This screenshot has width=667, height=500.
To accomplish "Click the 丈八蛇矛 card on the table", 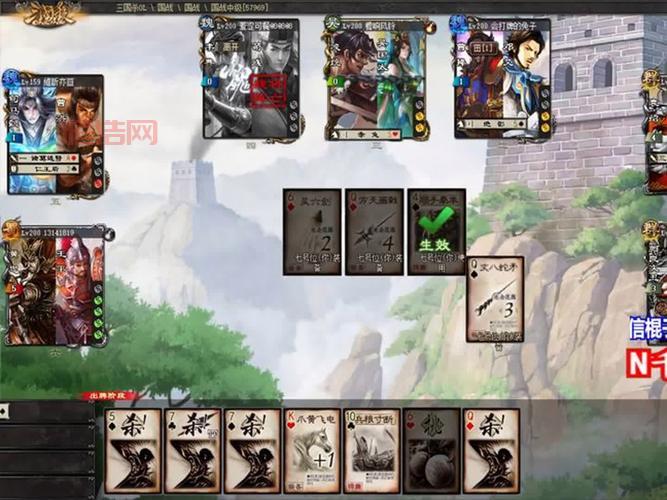I will [x=495, y=298].
